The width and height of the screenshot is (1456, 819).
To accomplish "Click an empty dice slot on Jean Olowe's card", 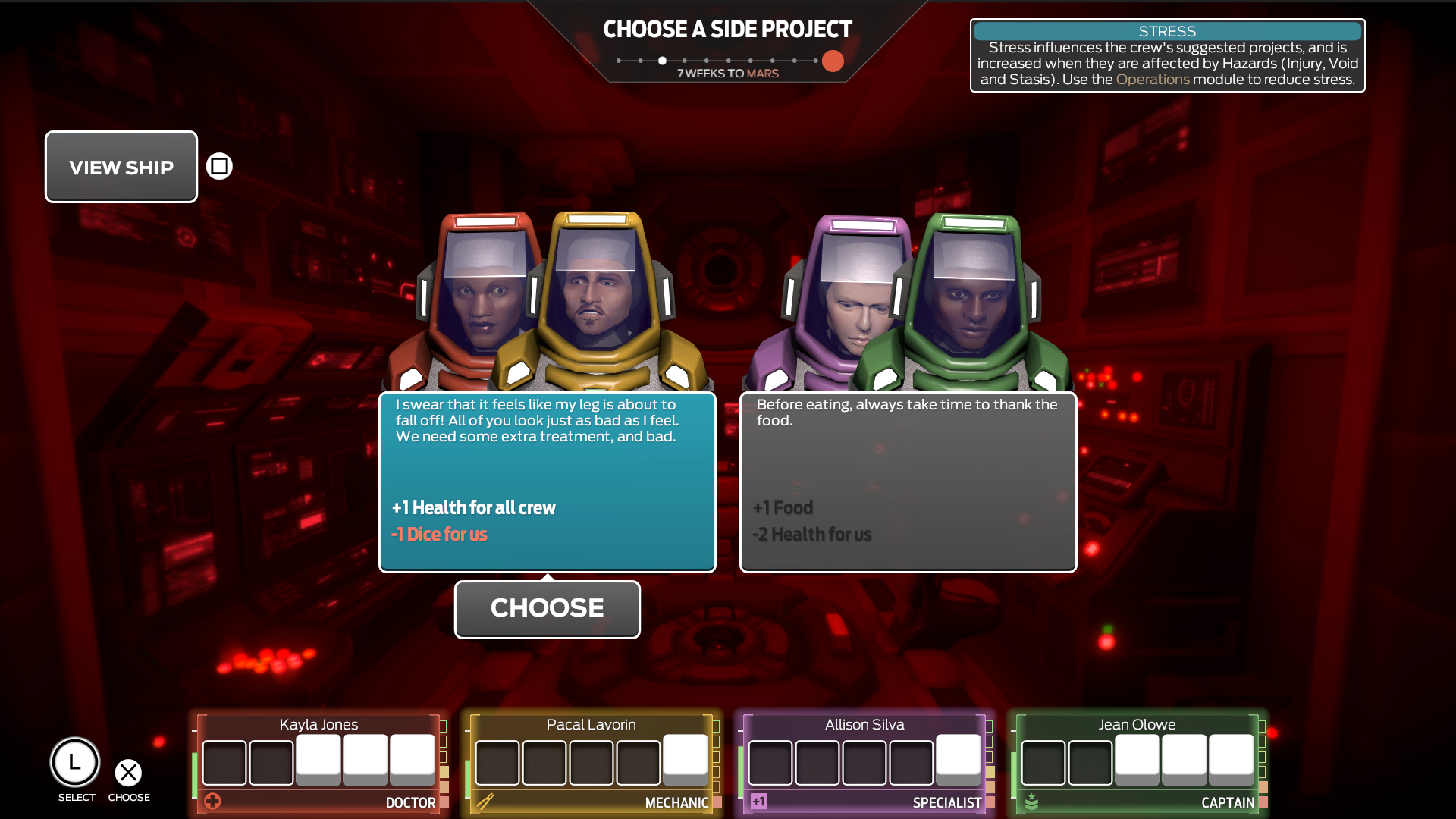I will 1043,762.
